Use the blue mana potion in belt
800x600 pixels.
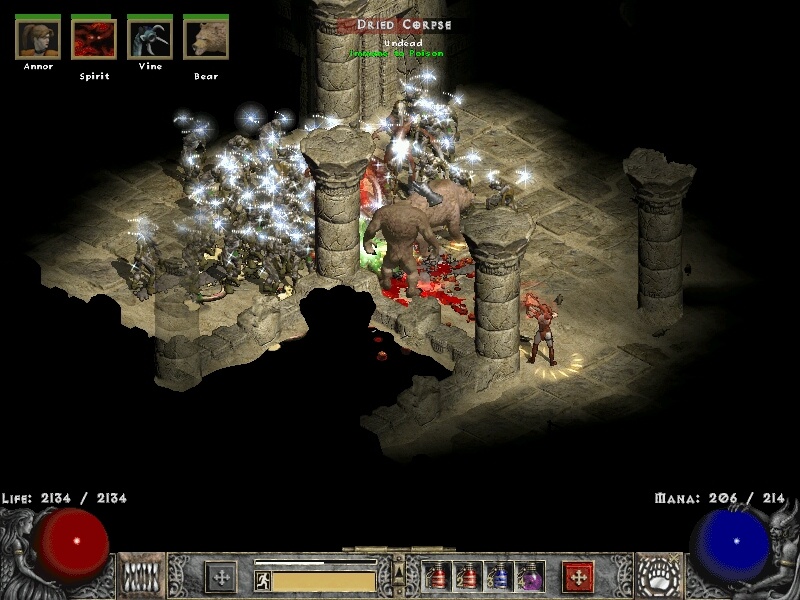coord(500,577)
